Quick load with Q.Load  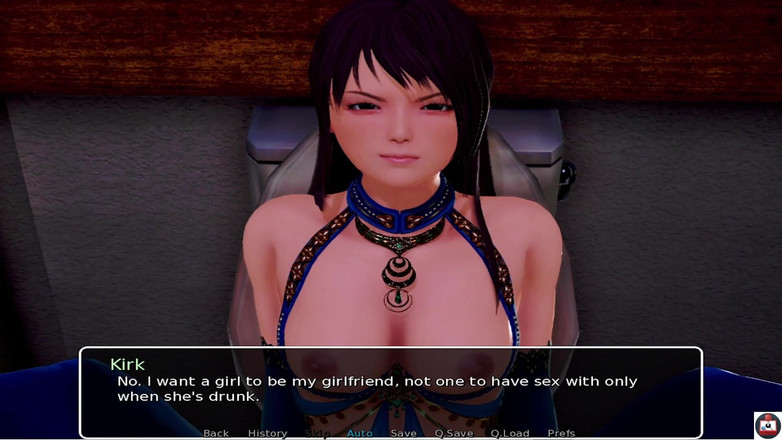[510, 433]
